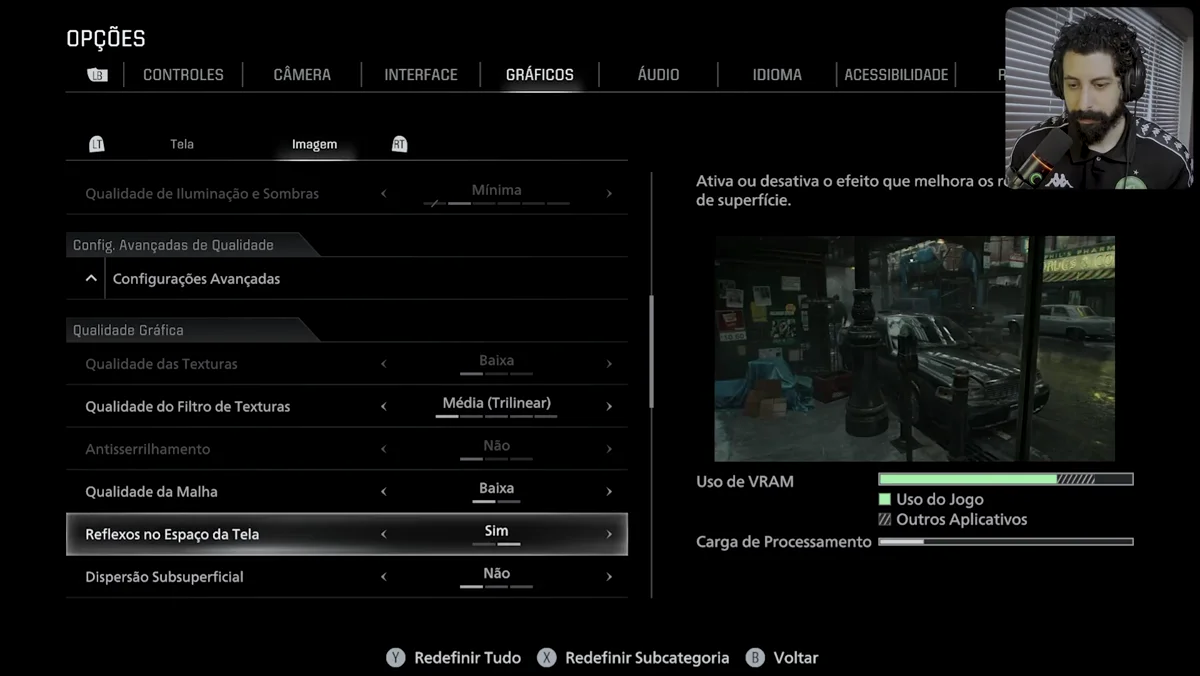
Task: Switch to the Tela sub-tab
Action: click(x=182, y=144)
